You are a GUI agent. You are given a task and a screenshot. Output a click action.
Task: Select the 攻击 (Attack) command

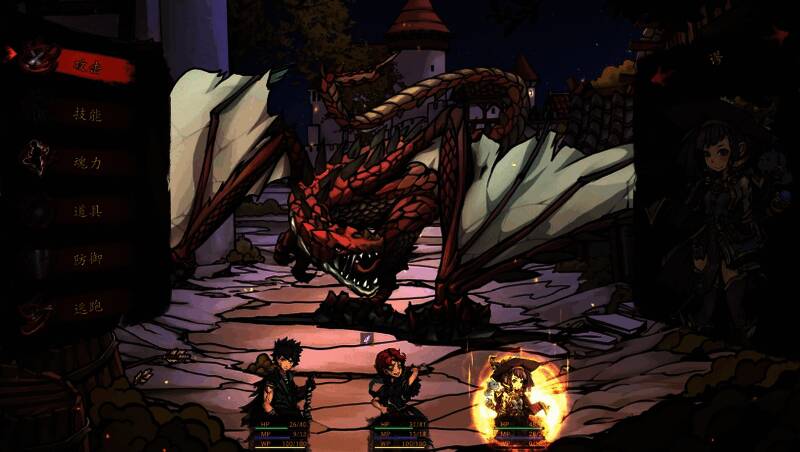coord(88,64)
